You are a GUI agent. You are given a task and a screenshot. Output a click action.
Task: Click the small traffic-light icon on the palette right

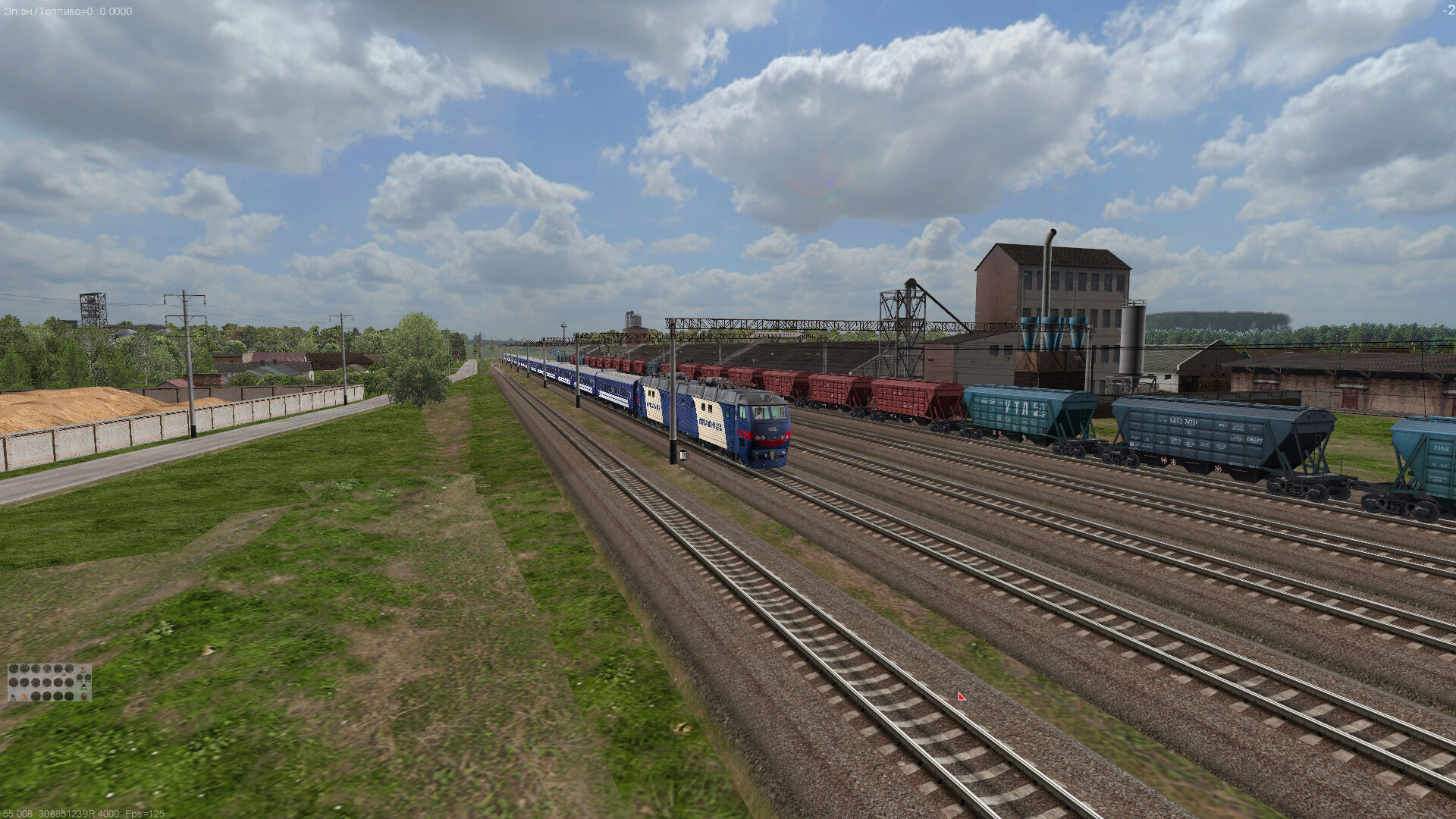[83, 686]
